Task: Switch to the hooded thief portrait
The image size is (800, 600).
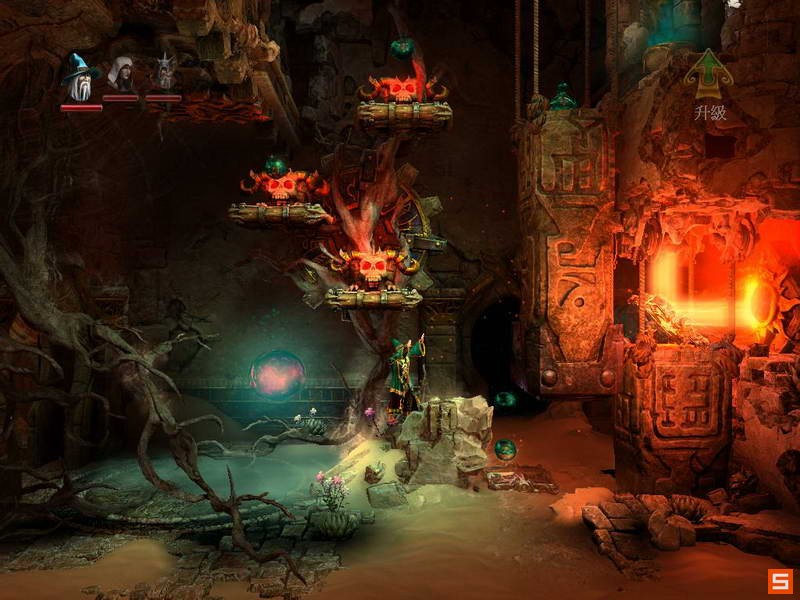Action: pyautogui.click(x=121, y=74)
